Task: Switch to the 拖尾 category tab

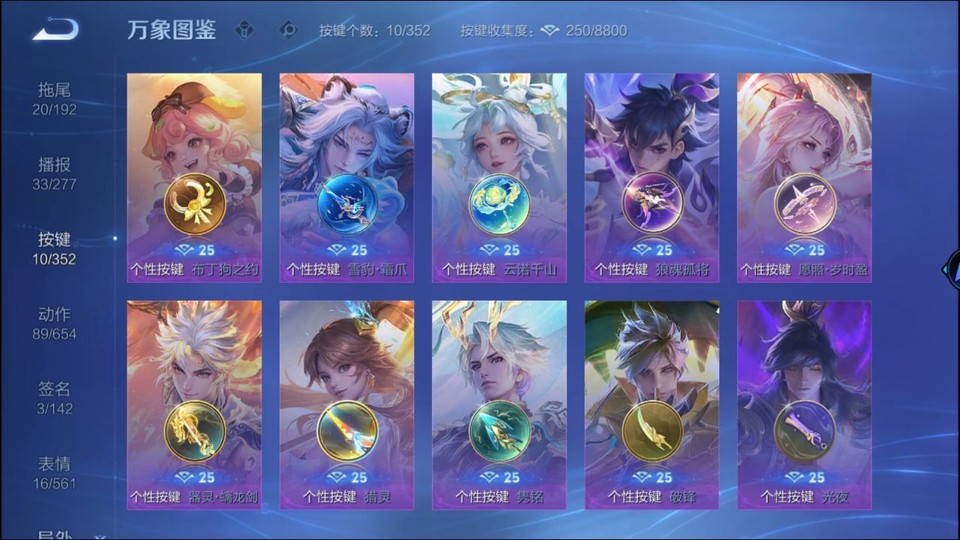Action: click(54, 98)
